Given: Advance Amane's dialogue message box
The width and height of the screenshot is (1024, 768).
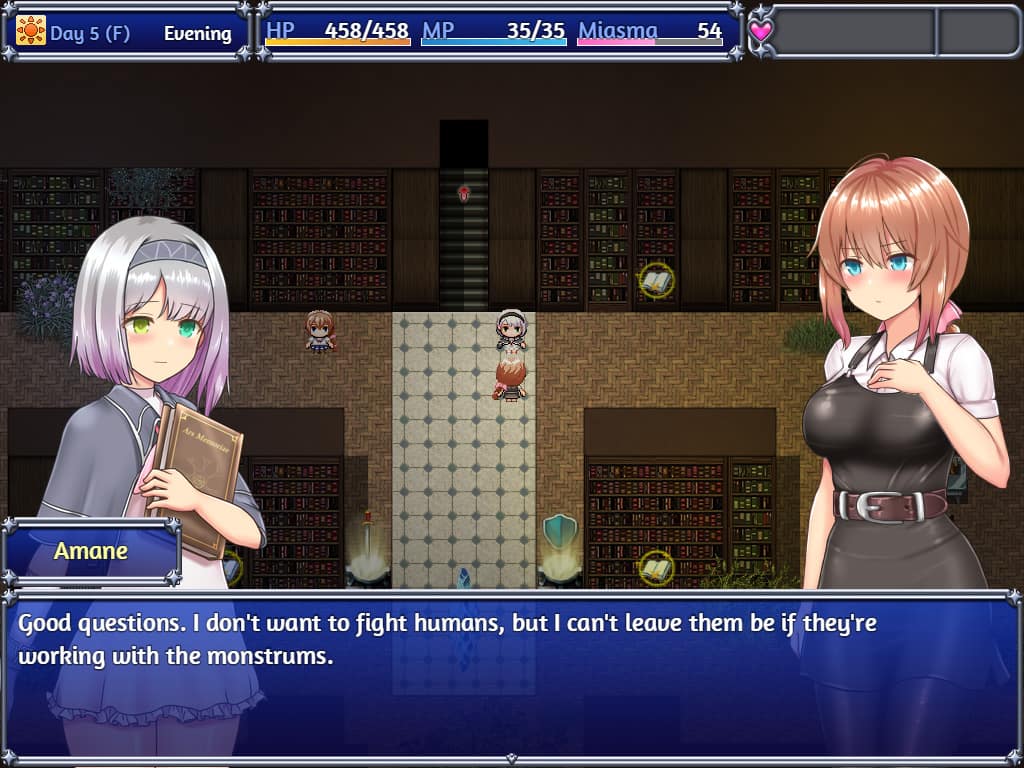Looking at the screenshot, I should click(511, 675).
